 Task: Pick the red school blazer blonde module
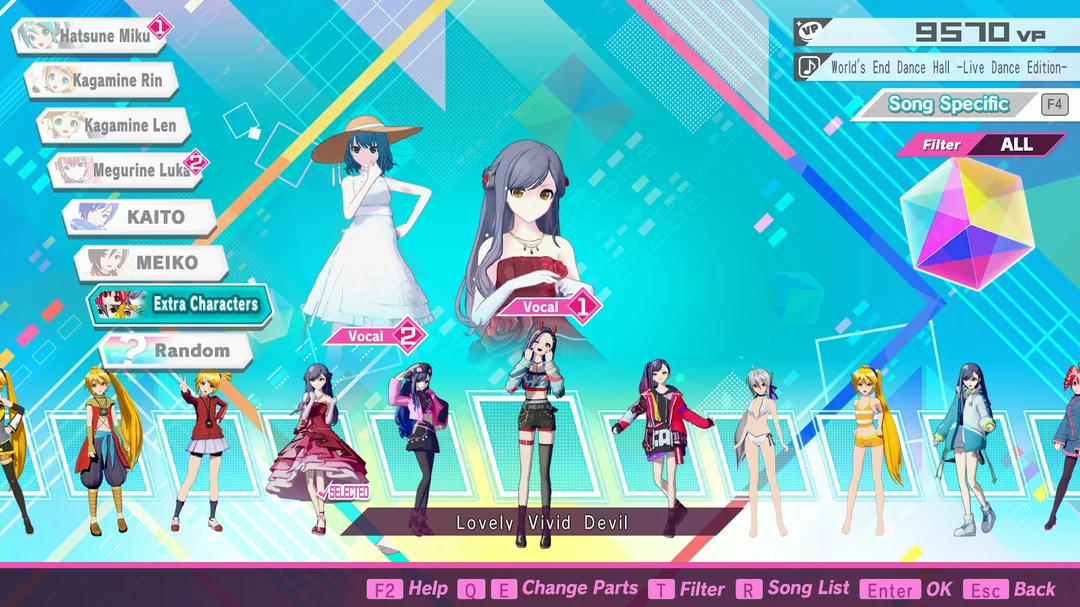click(x=203, y=445)
